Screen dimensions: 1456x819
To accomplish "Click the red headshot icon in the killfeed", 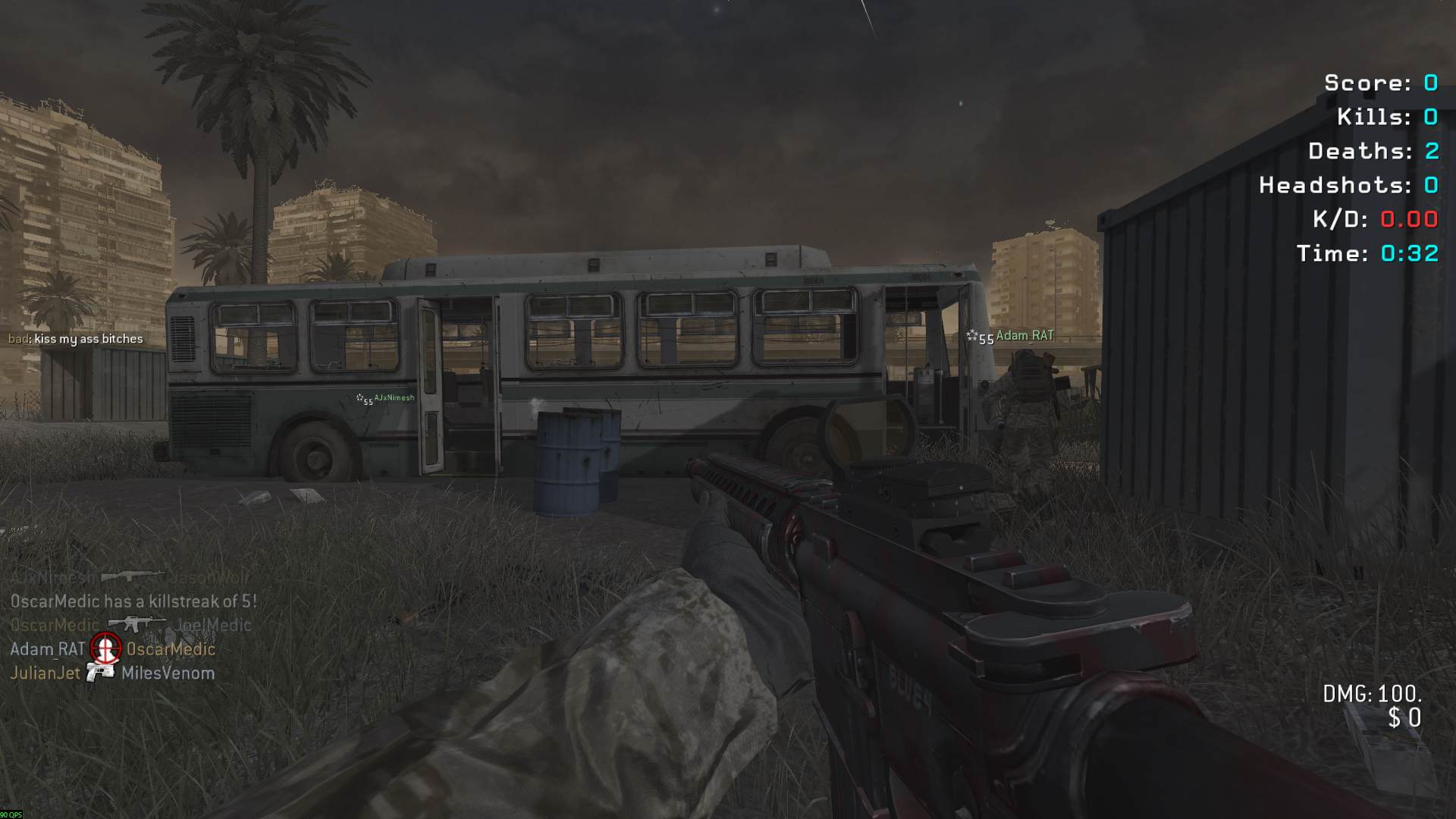I will click(105, 648).
